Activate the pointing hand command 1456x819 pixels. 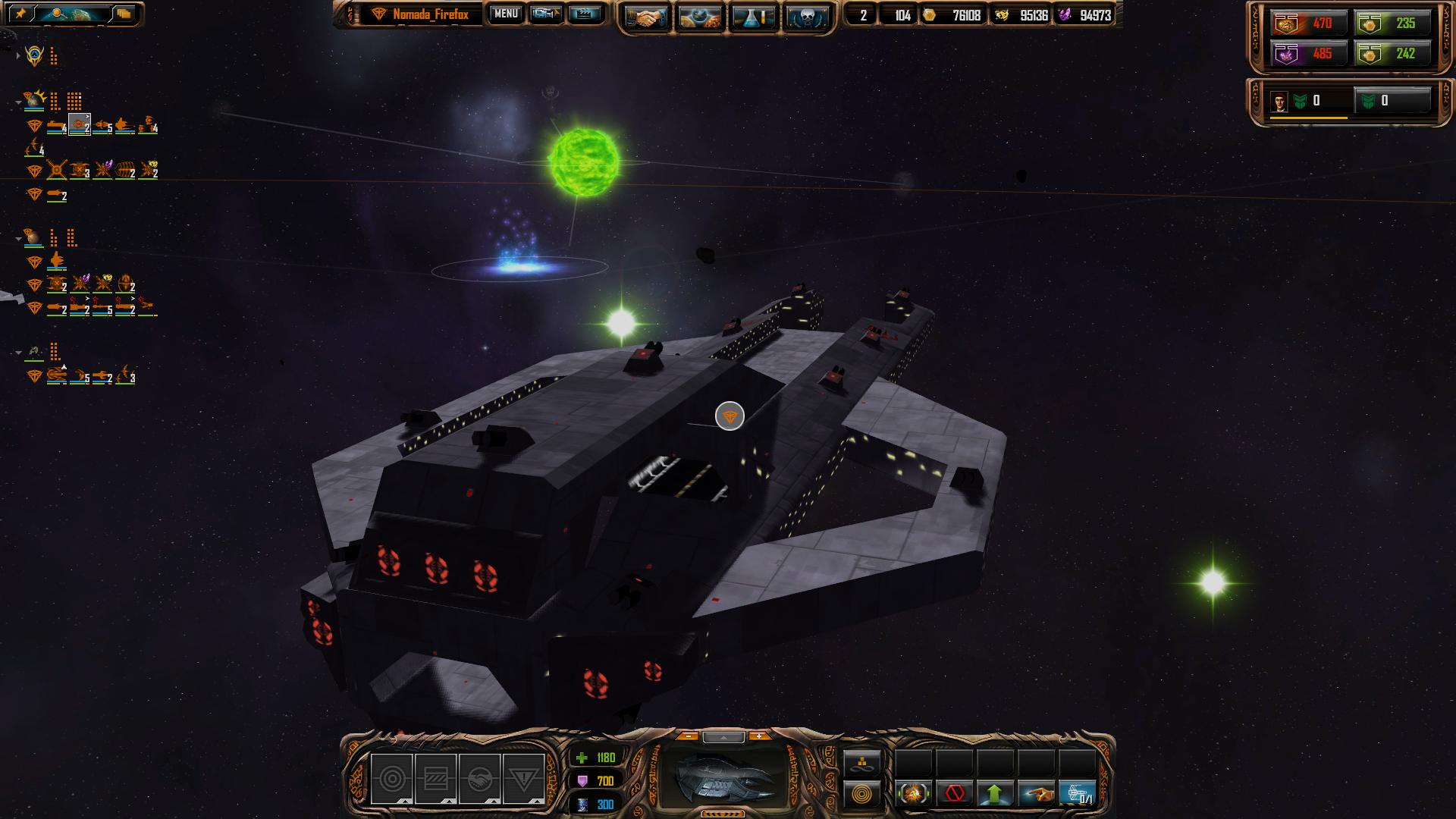tap(1036, 794)
